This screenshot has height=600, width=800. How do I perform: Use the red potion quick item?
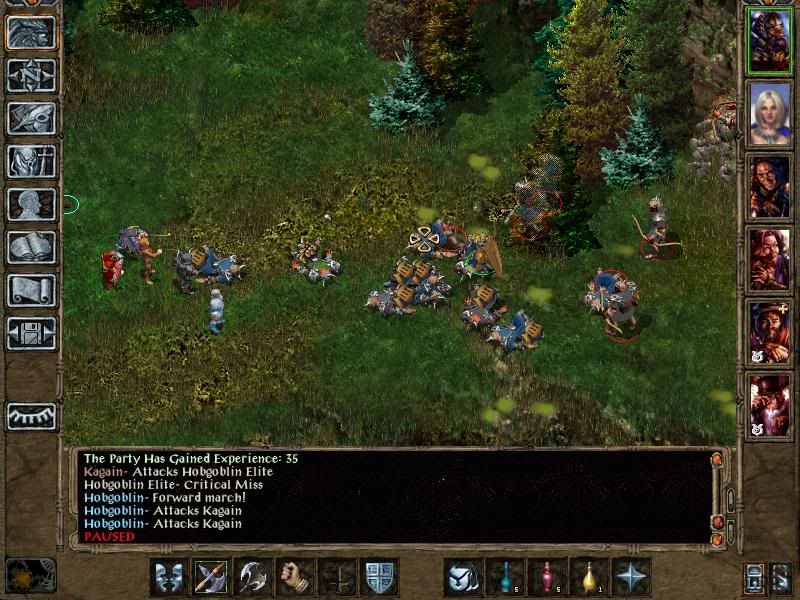pyautogui.click(x=547, y=577)
